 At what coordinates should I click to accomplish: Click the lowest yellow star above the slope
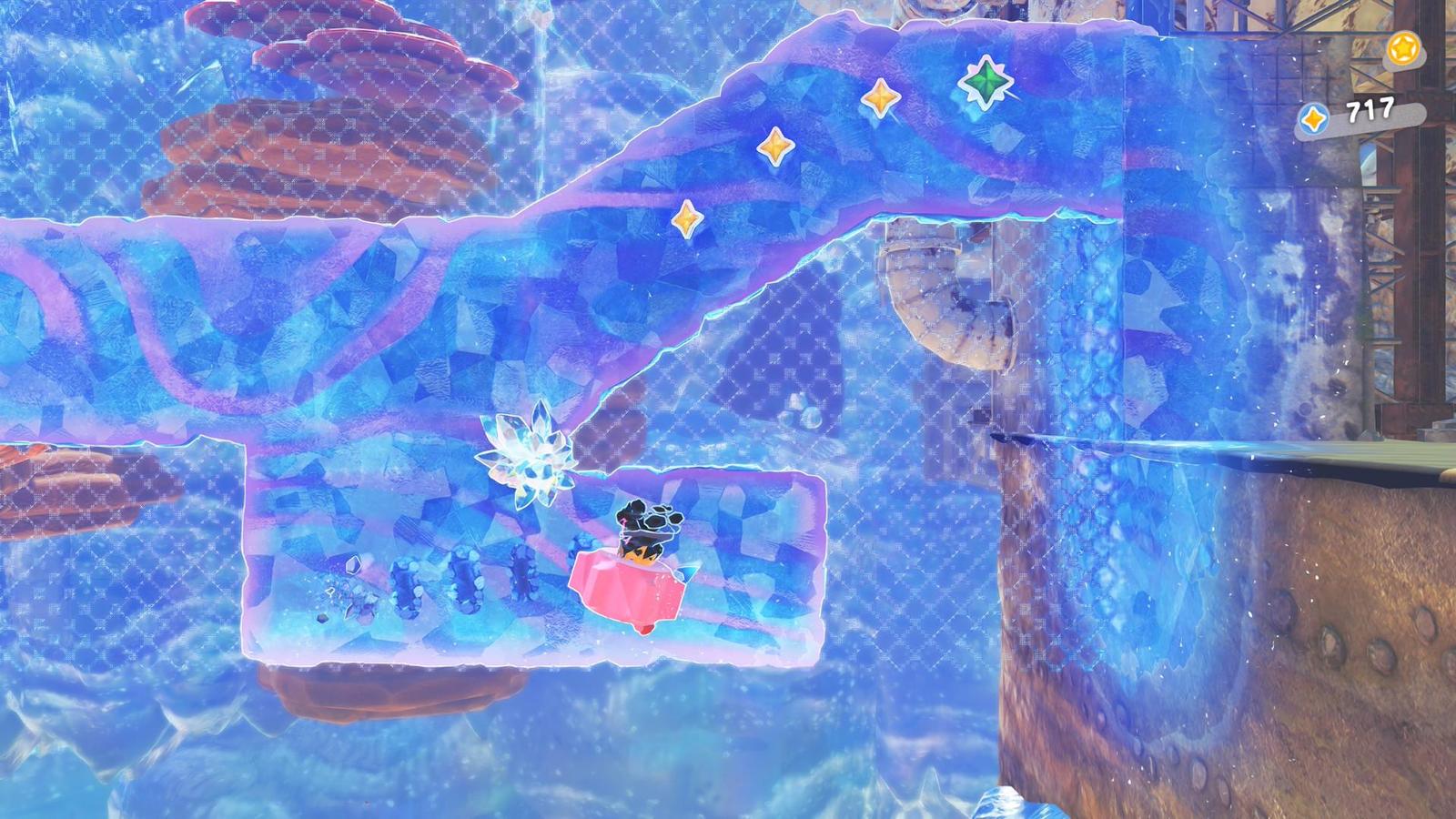pos(689,218)
